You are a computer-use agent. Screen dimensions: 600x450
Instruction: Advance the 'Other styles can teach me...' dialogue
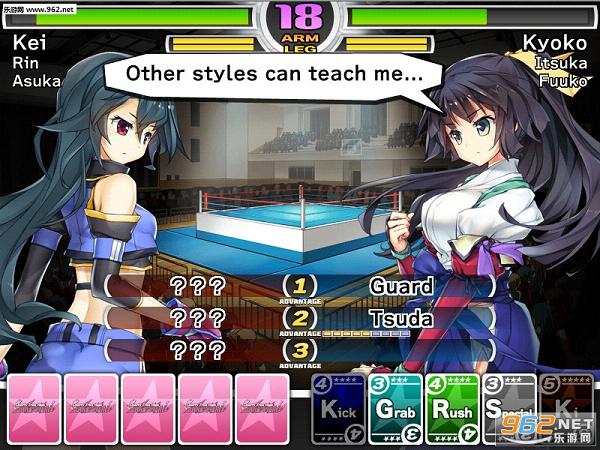coord(272,72)
